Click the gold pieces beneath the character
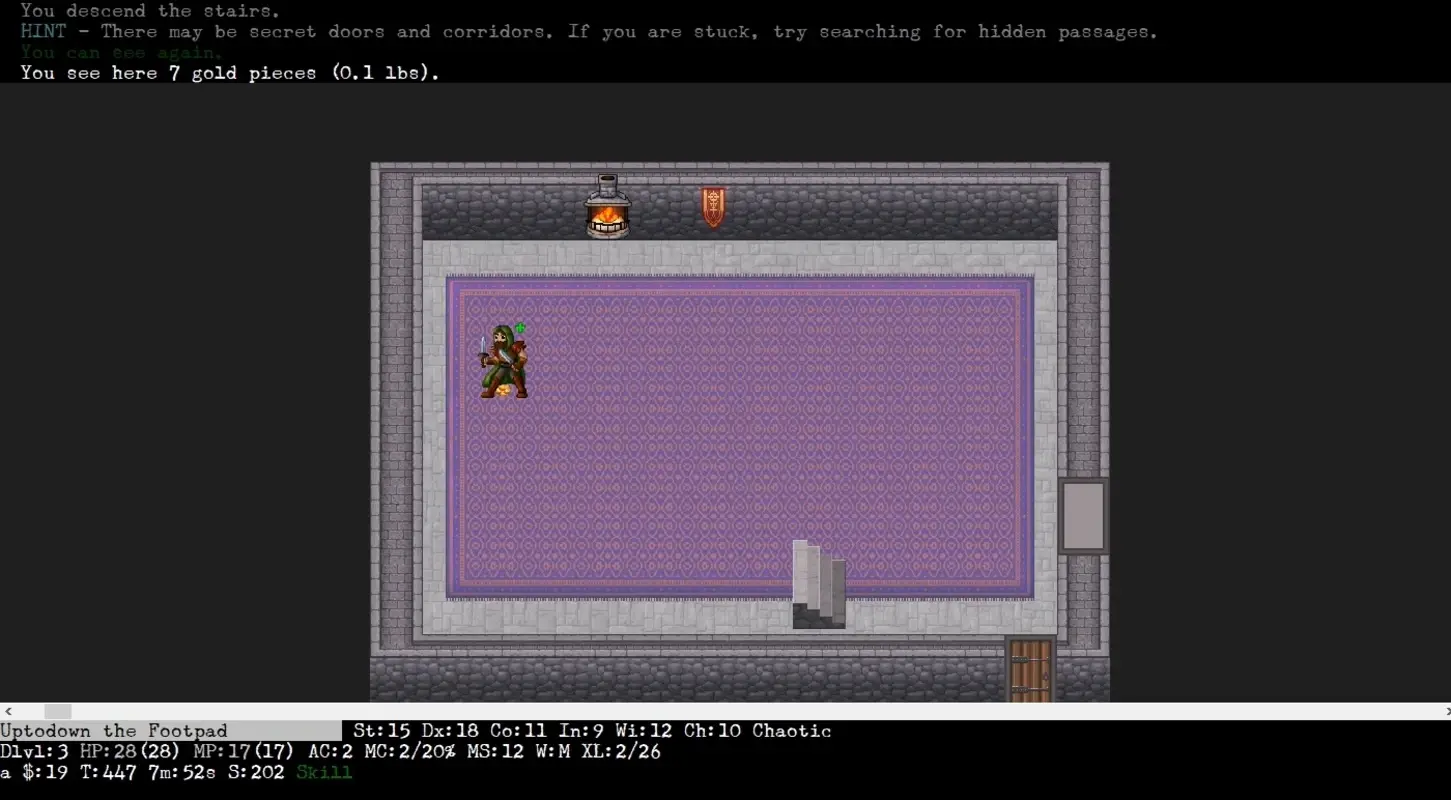The width and height of the screenshot is (1451, 800). (x=504, y=390)
